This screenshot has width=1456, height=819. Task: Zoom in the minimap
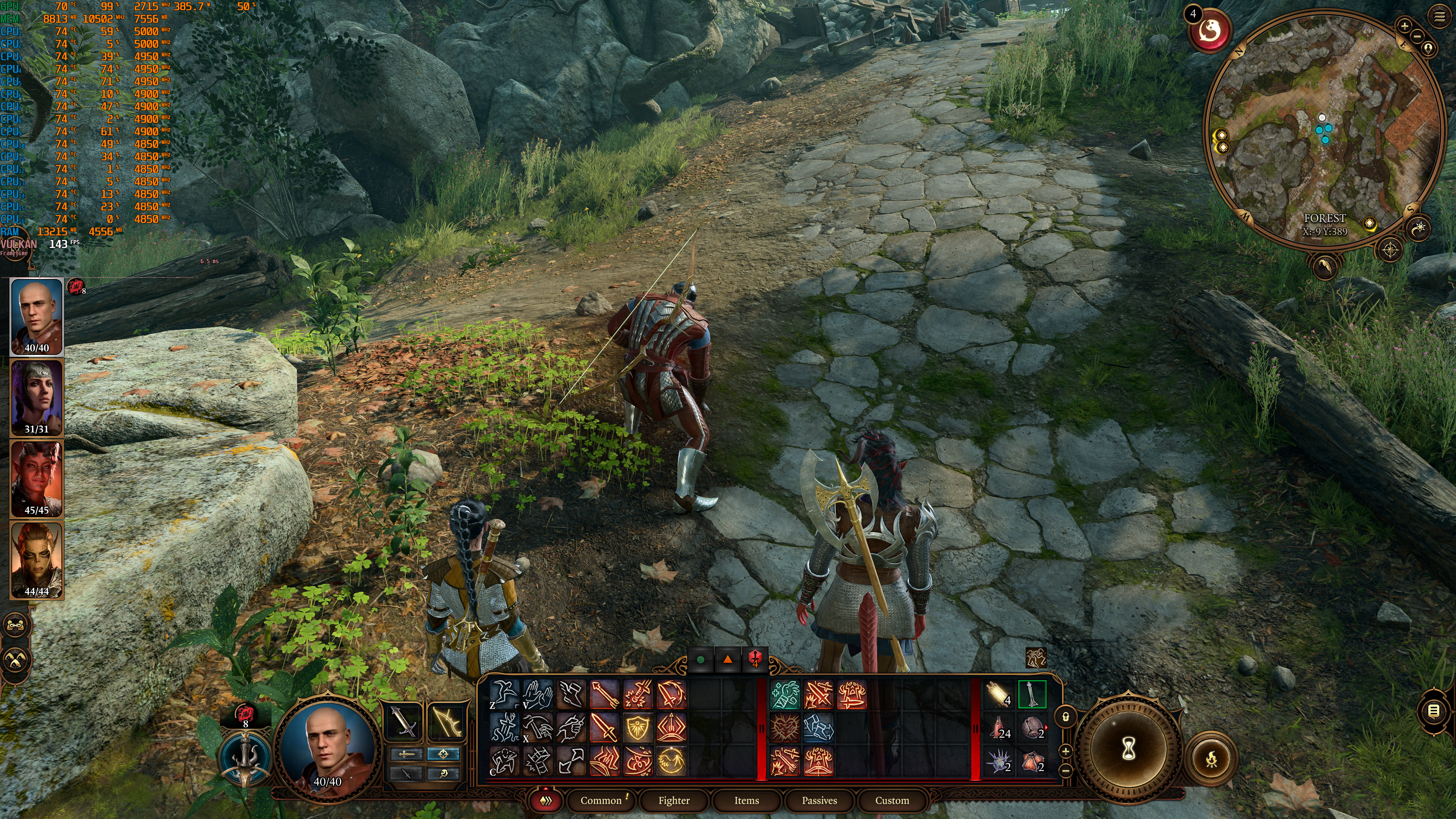[x=1404, y=25]
